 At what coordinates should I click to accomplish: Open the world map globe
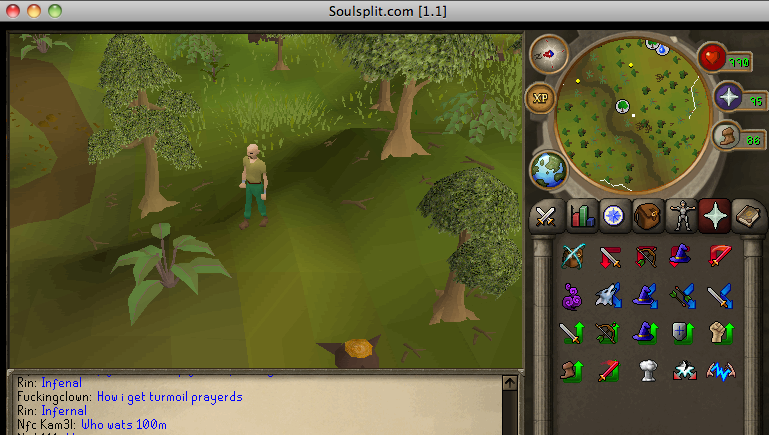[x=547, y=168]
